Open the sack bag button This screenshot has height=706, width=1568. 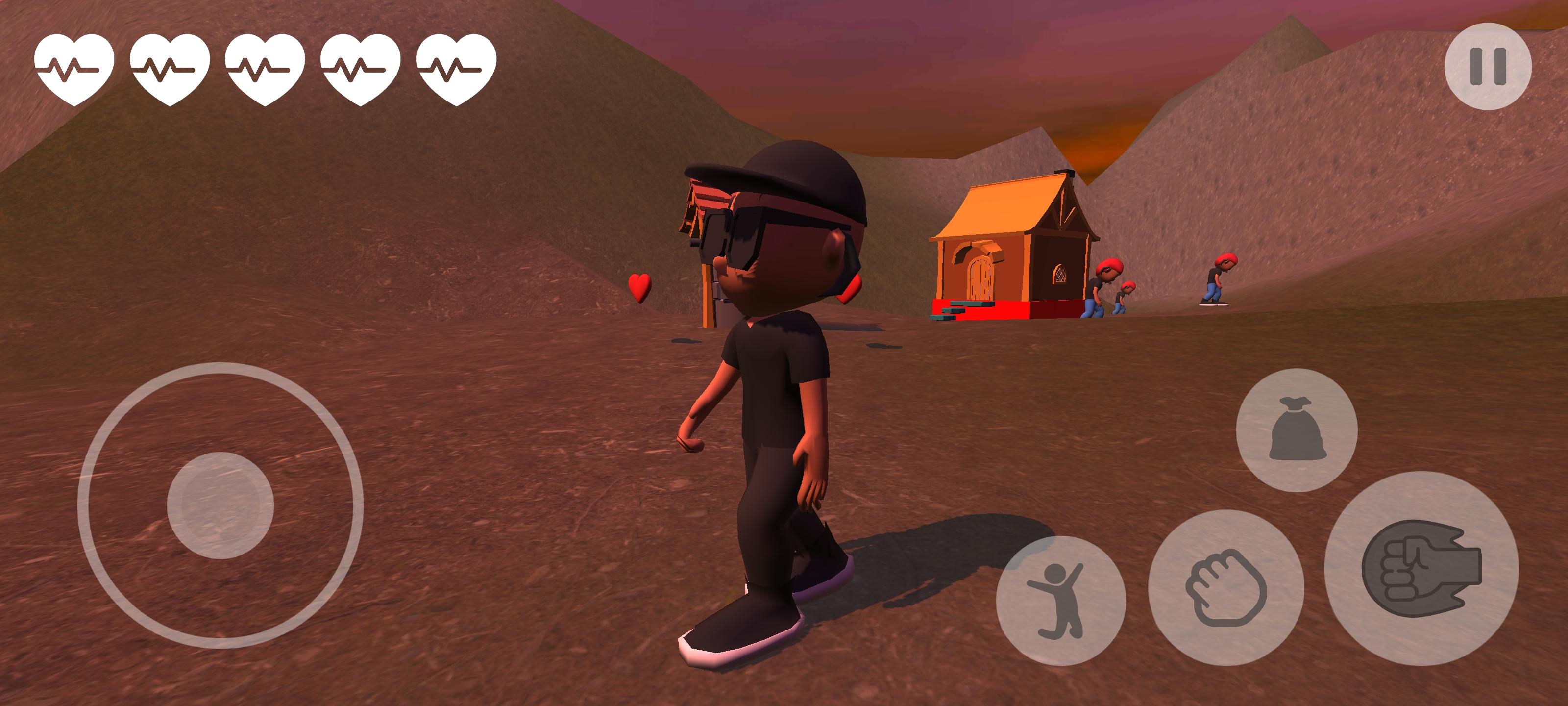(x=1297, y=429)
